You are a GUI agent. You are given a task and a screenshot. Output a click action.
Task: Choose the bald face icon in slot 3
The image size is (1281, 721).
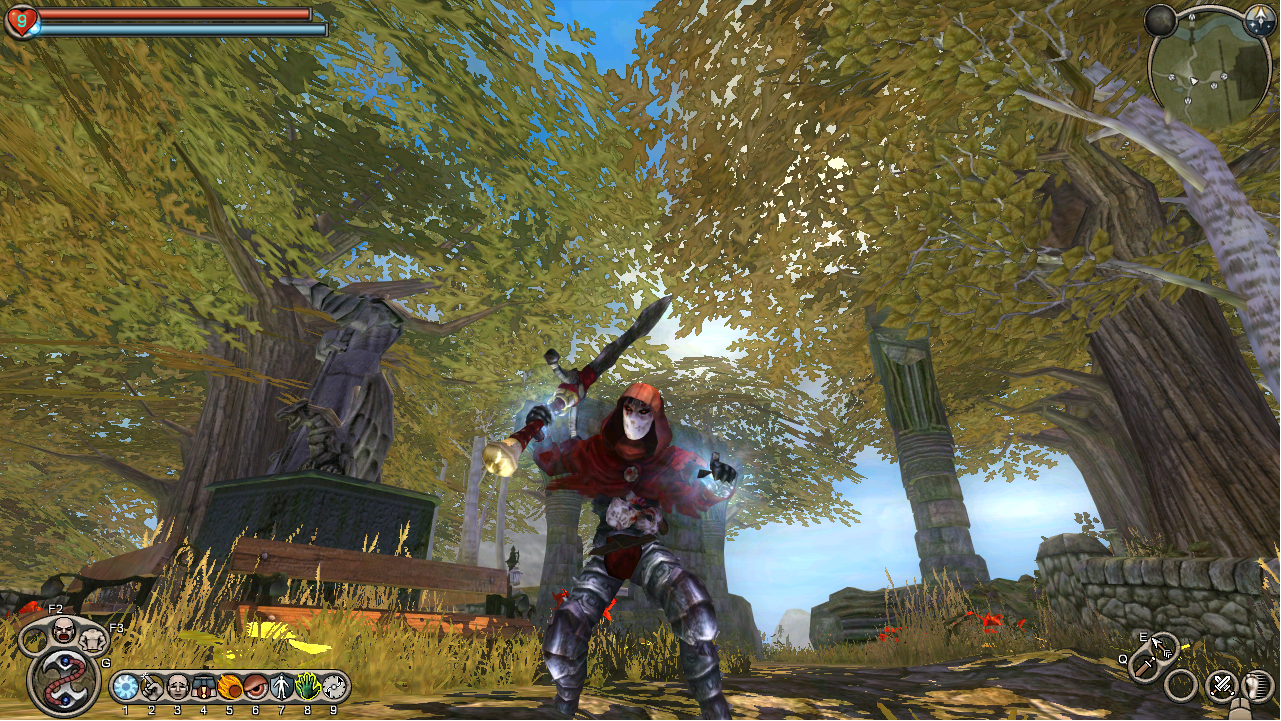click(178, 687)
